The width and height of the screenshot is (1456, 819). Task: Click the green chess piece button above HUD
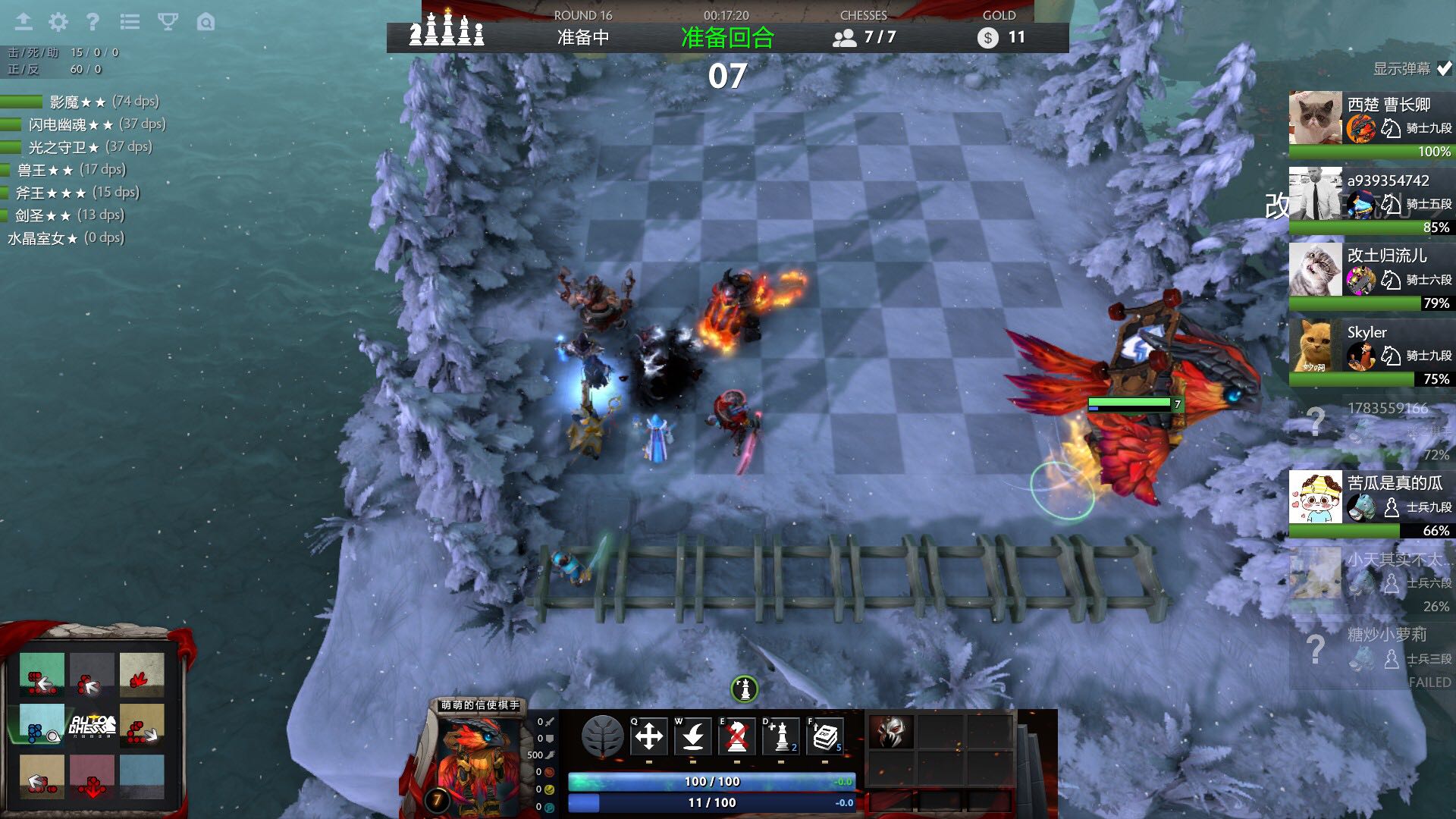[x=745, y=689]
